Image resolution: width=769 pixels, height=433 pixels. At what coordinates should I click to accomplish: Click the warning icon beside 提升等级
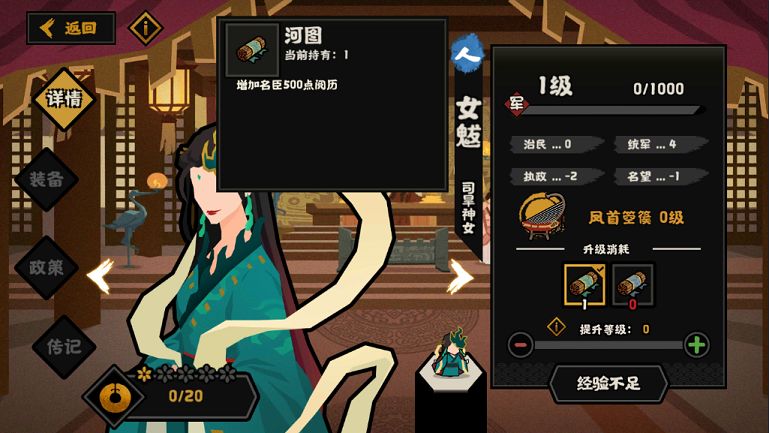click(557, 326)
